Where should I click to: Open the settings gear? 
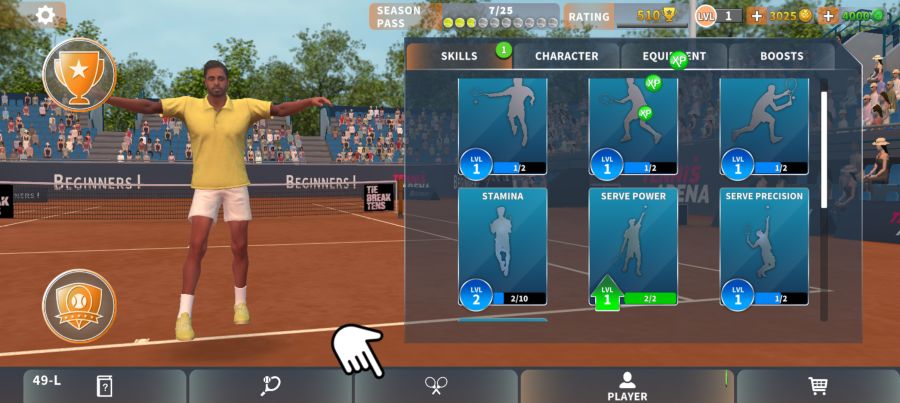click(x=45, y=15)
